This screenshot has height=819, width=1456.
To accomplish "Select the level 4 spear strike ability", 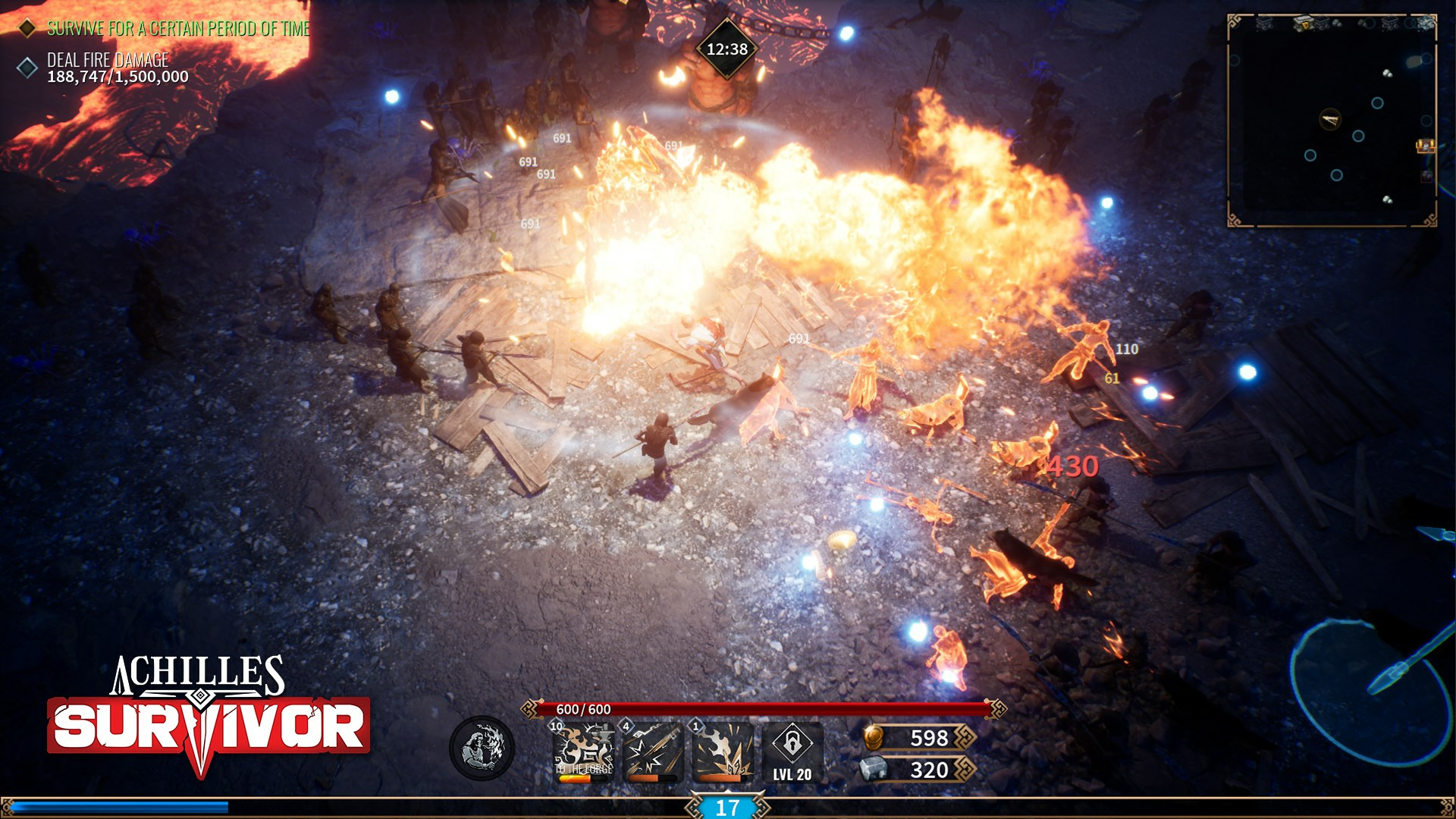I will (x=653, y=751).
